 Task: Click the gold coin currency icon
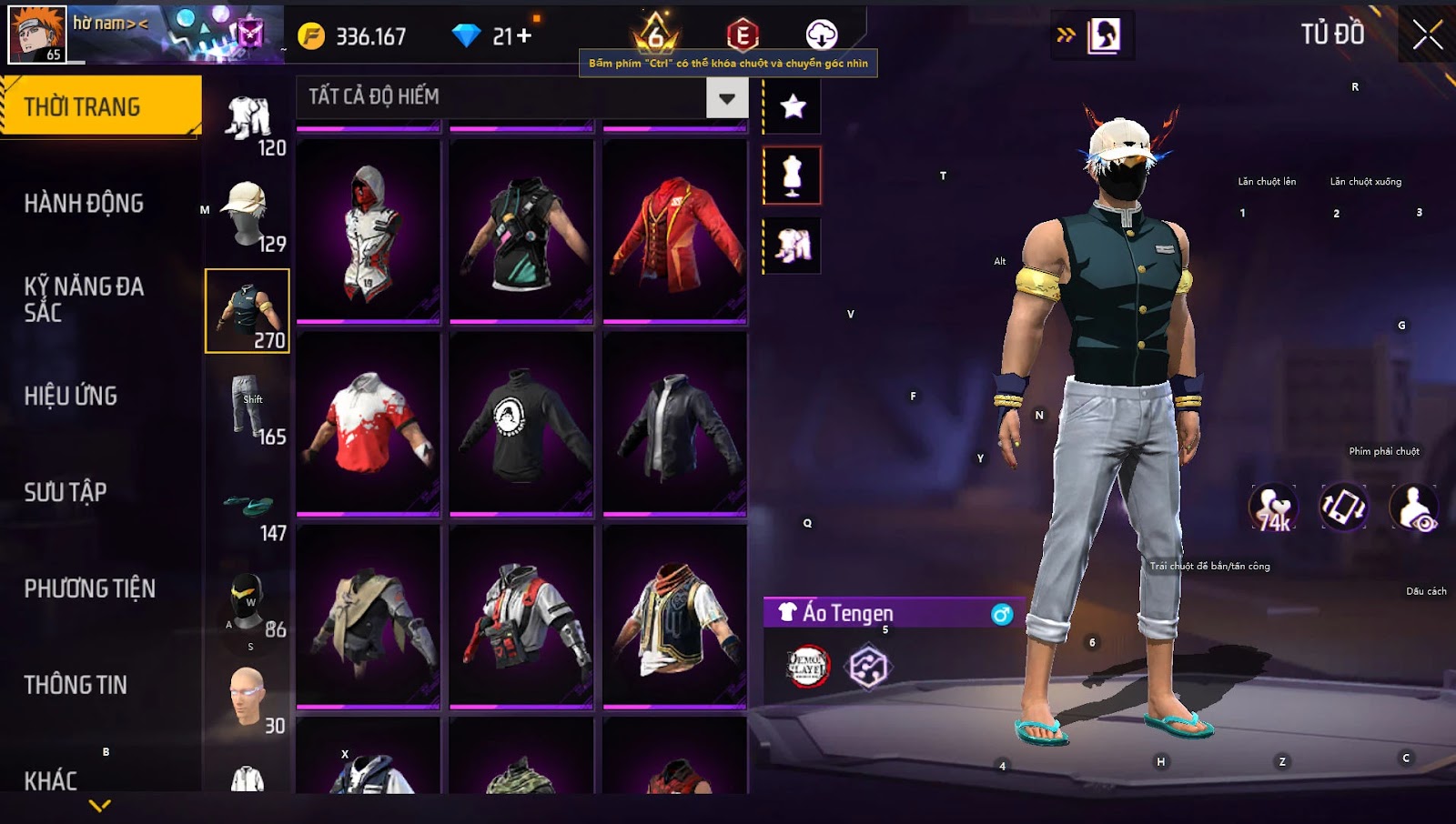click(x=311, y=36)
